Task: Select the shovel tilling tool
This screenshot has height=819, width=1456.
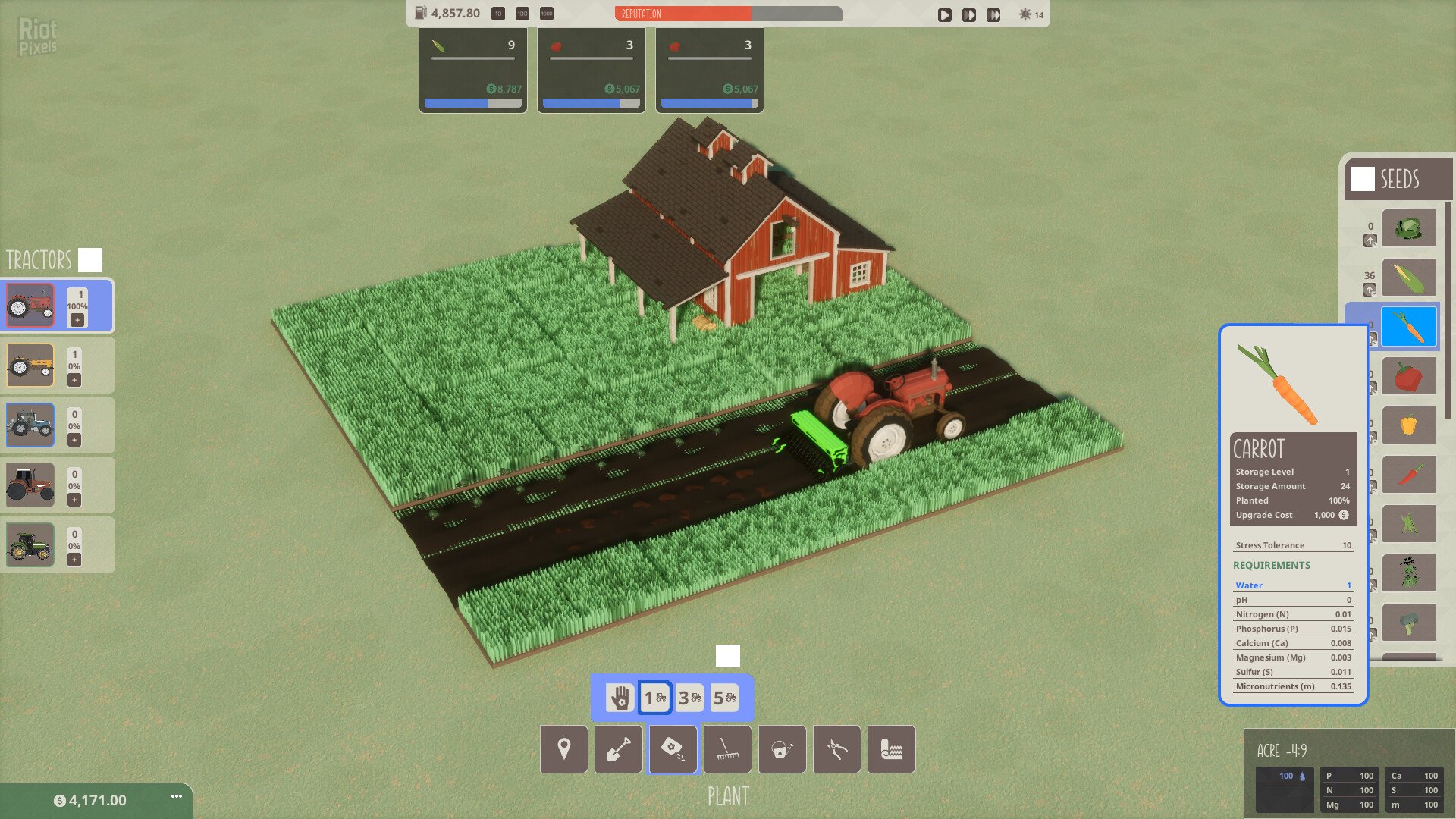Action: (618, 749)
